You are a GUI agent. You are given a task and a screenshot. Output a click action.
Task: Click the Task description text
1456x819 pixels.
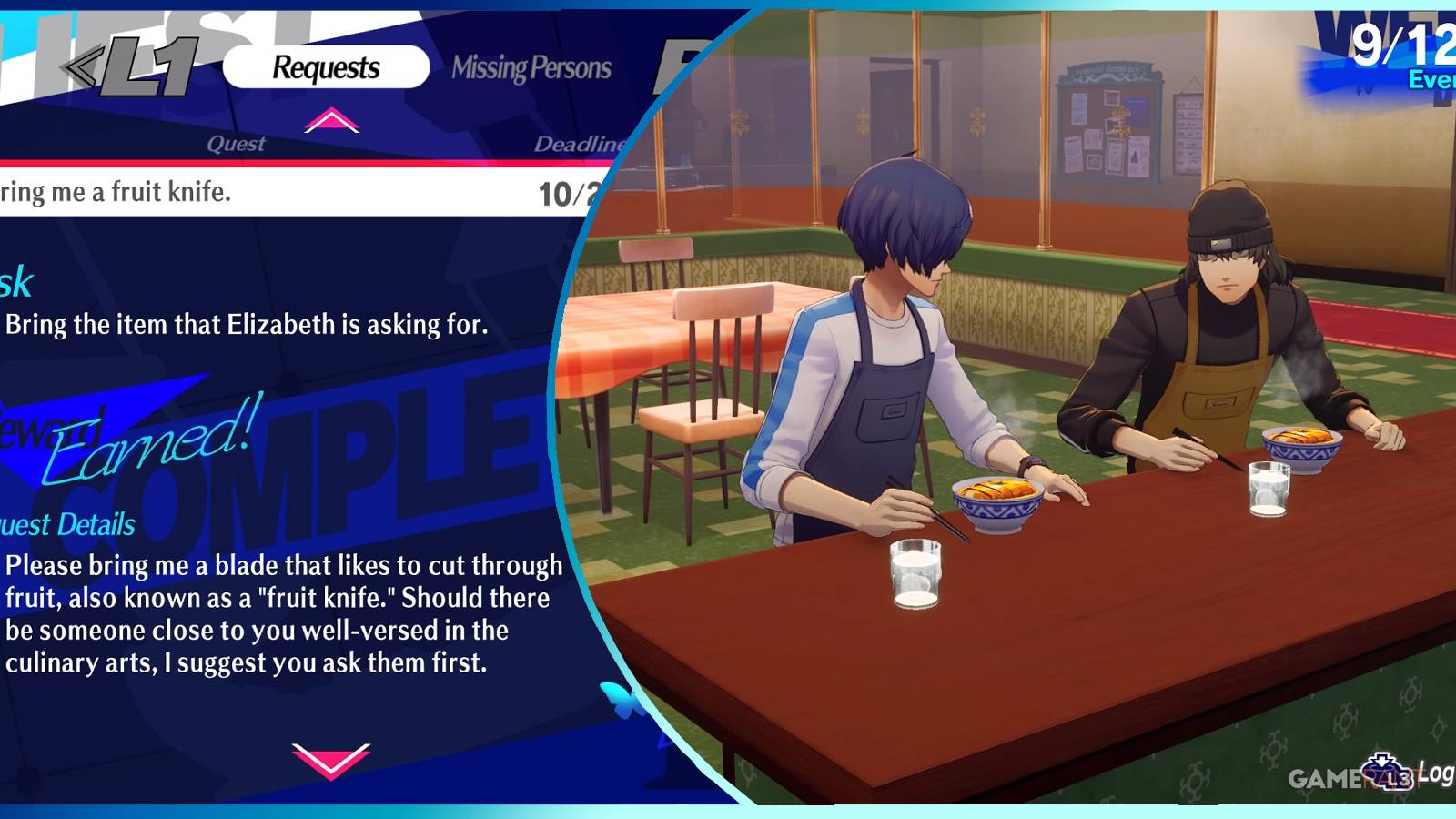(x=246, y=324)
